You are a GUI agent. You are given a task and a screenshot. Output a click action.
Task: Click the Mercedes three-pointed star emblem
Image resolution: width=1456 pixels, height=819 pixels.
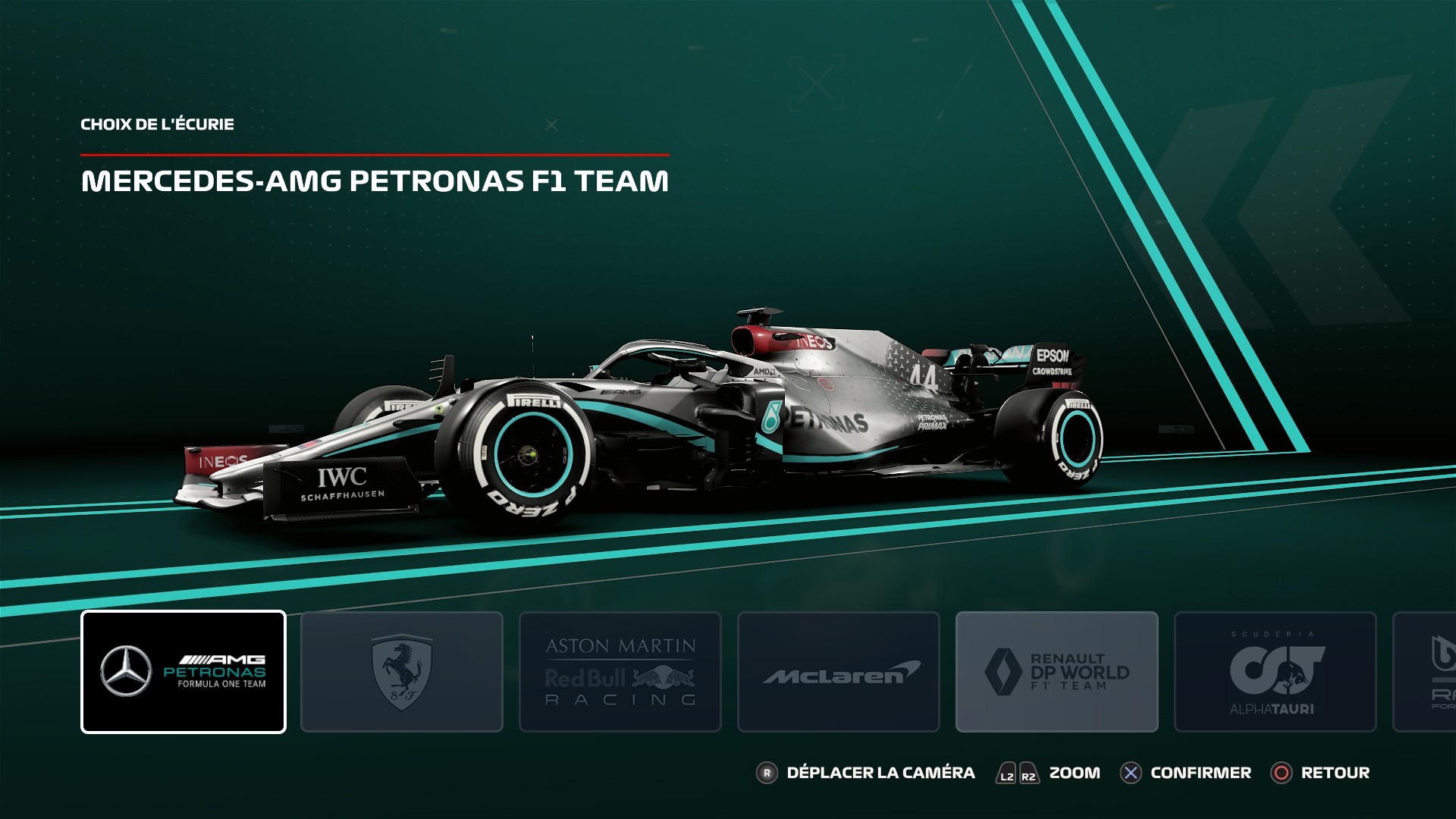[x=125, y=670]
